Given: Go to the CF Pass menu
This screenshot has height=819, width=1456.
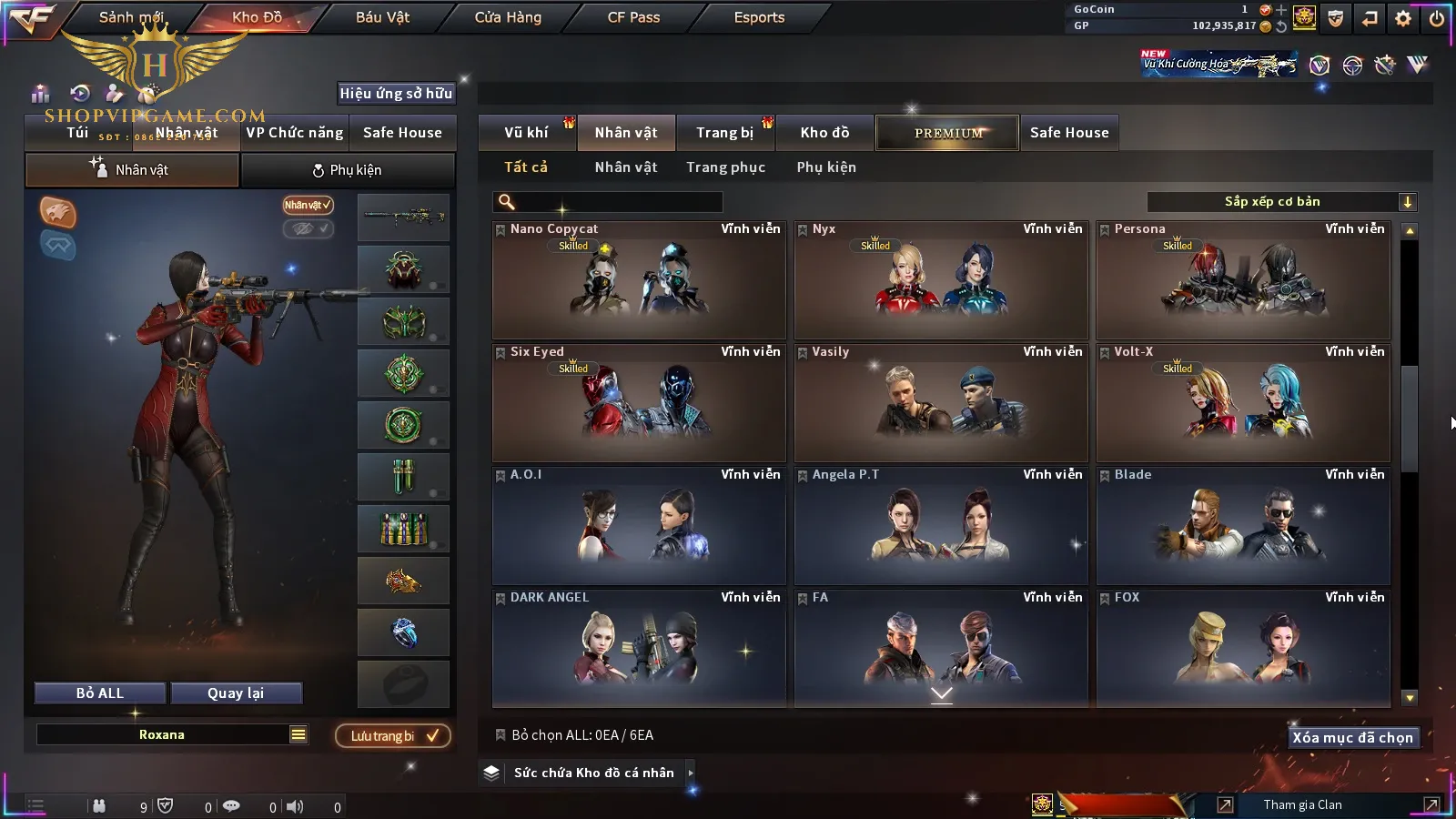Looking at the screenshot, I should point(633,17).
